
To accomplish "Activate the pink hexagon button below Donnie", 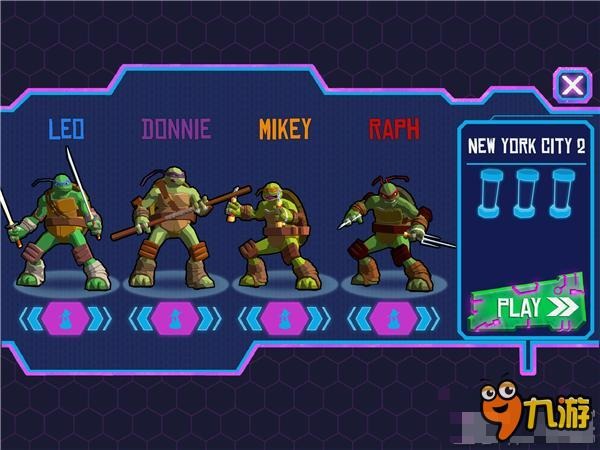I will click(176, 318).
